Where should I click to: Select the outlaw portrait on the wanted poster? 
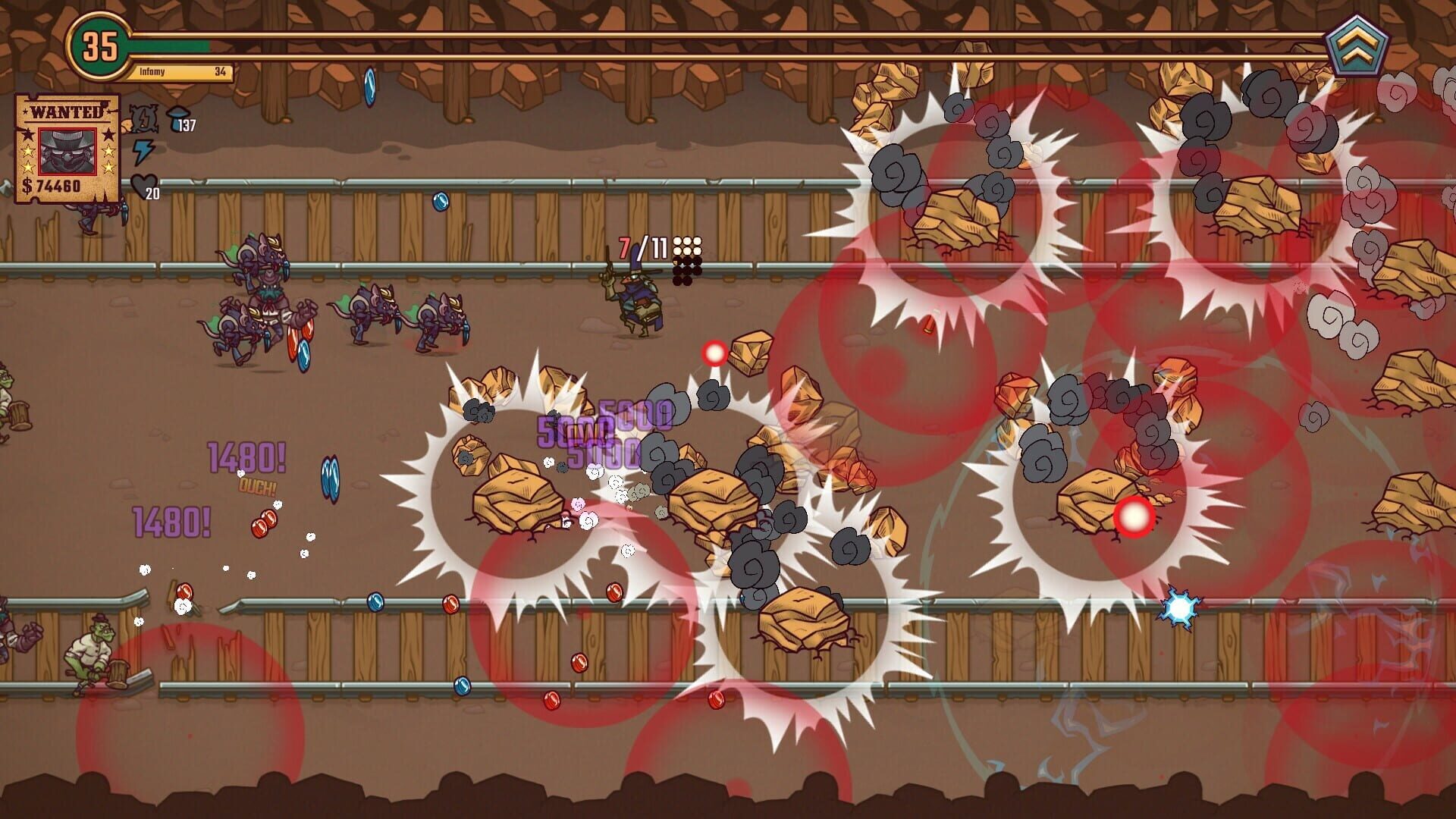click(x=67, y=152)
